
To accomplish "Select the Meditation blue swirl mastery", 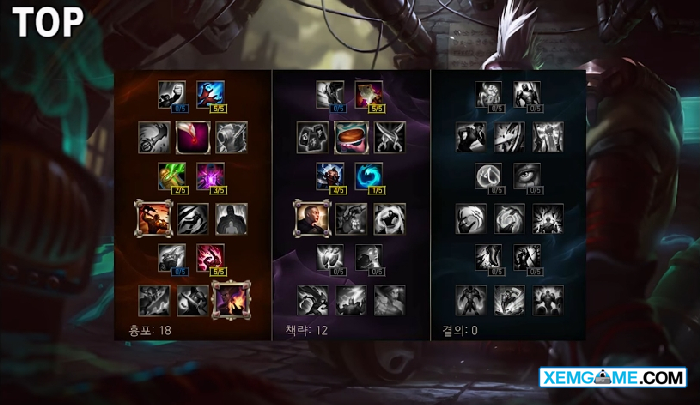I will click(x=369, y=176).
